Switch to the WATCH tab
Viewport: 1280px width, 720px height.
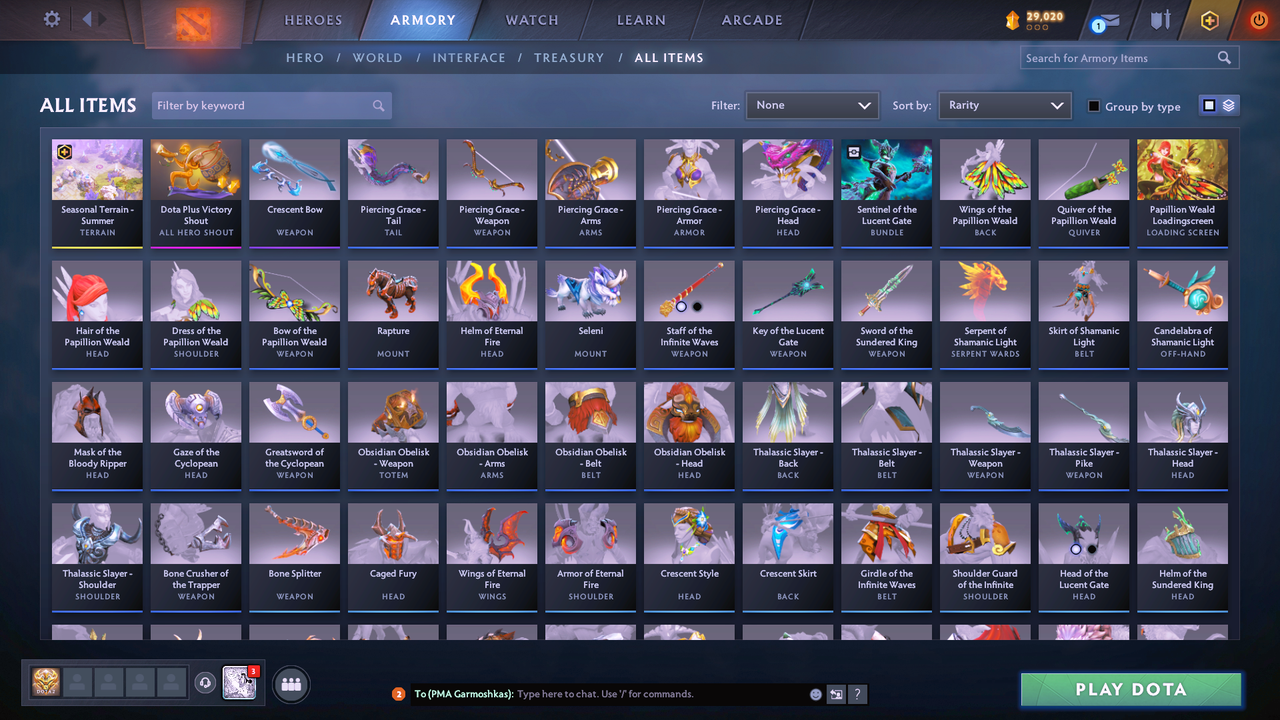tap(531, 19)
